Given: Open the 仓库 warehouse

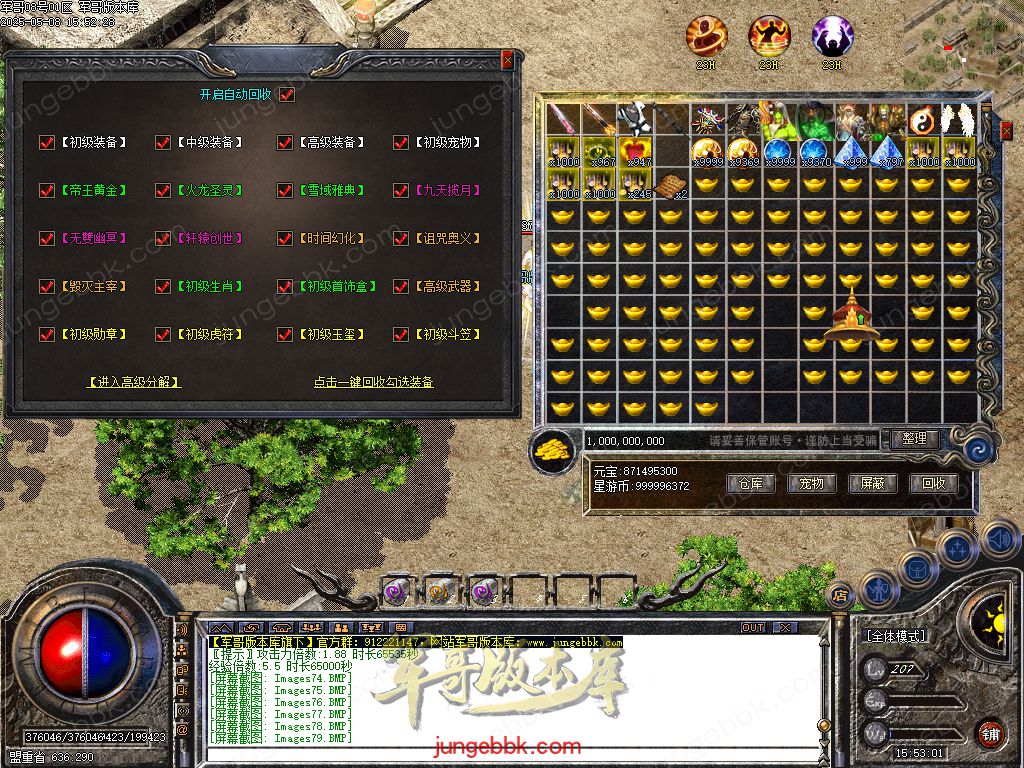Looking at the screenshot, I should pyautogui.click(x=751, y=483).
